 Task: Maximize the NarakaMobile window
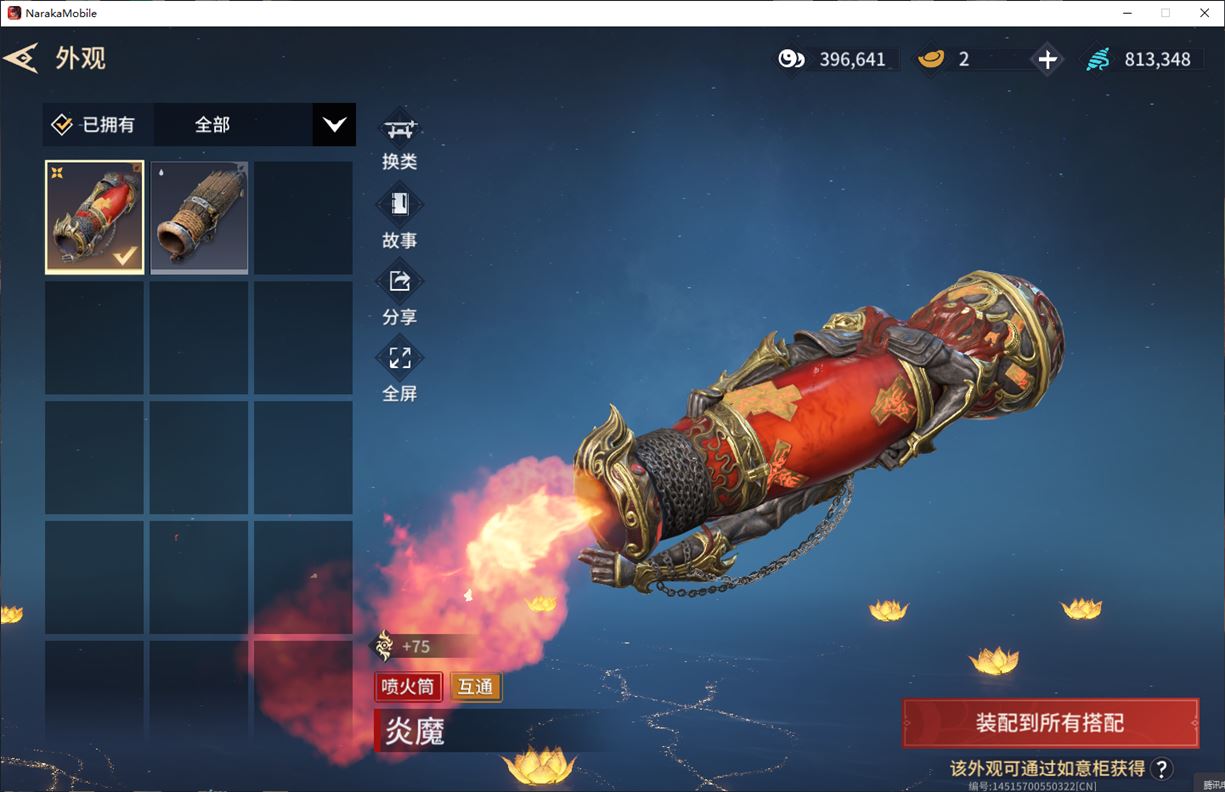tap(1165, 13)
